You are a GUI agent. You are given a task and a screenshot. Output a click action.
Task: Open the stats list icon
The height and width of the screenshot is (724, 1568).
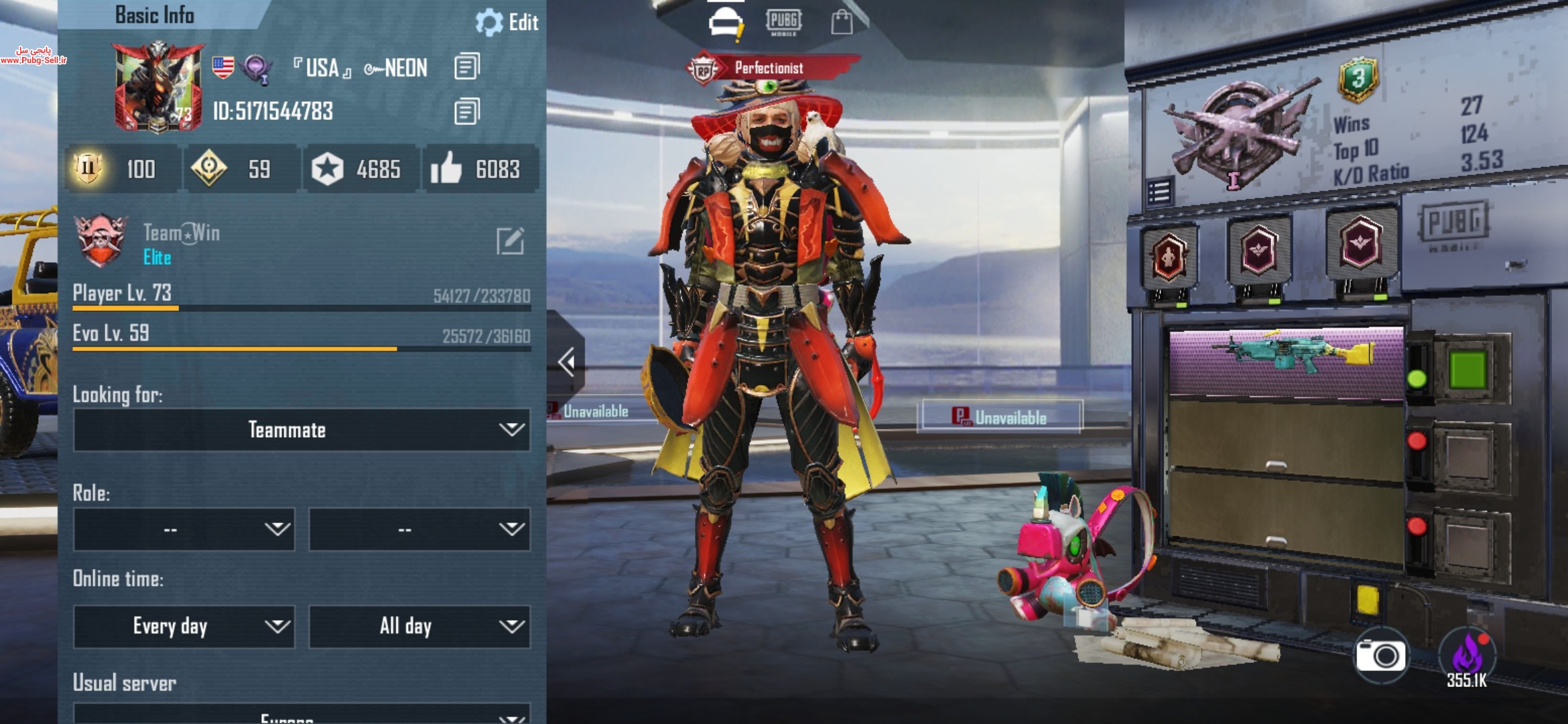click(x=1159, y=192)
